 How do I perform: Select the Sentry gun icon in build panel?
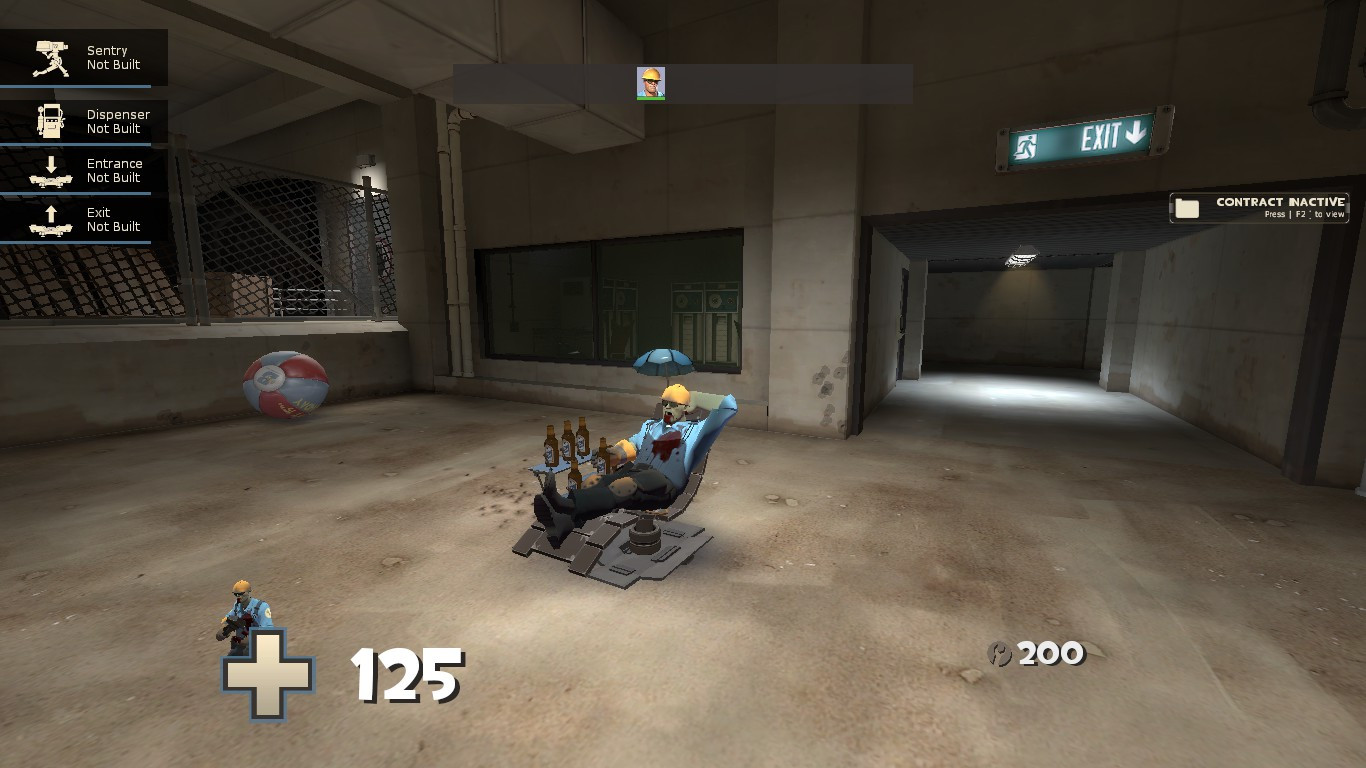pos(48,57)
